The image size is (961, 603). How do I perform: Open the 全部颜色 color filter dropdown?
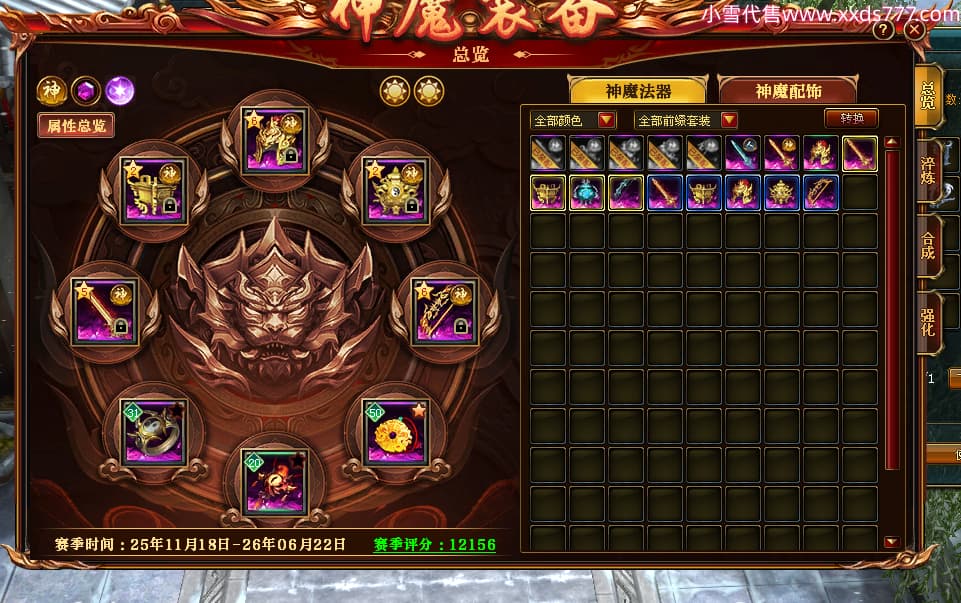574,120
